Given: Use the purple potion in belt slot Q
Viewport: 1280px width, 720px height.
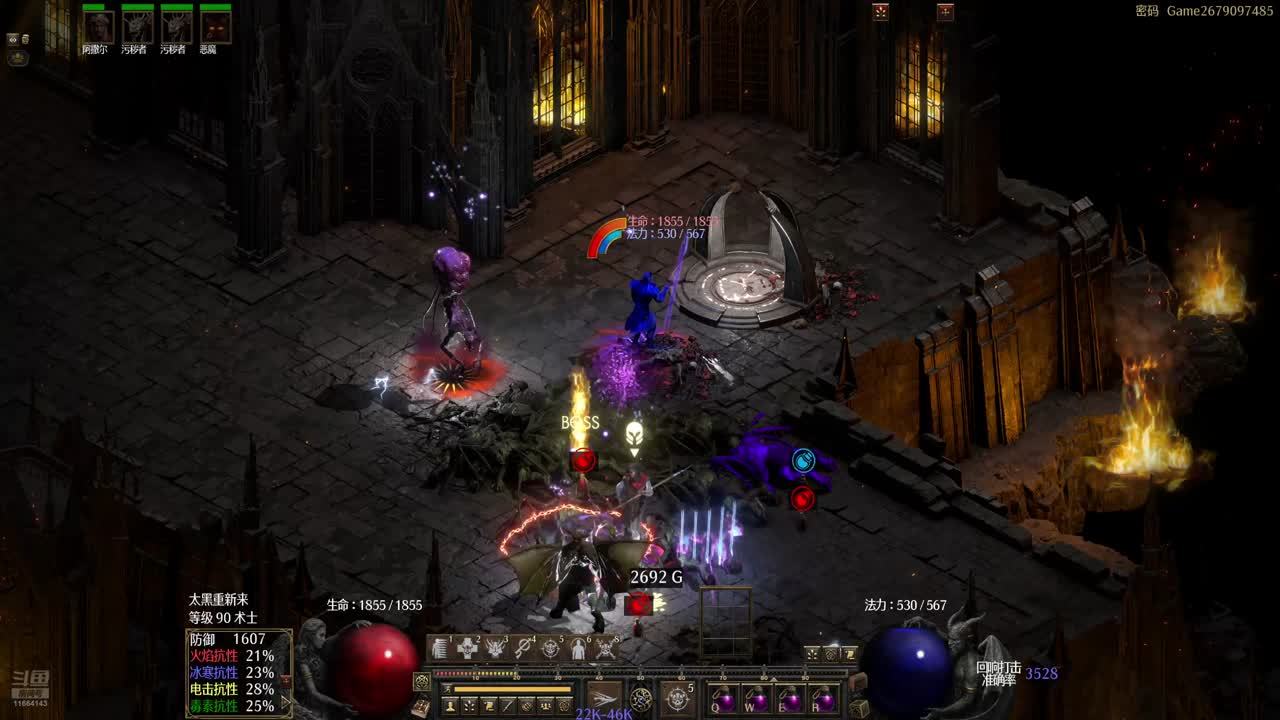Looking at the screenshot, I should click(722, 698).
